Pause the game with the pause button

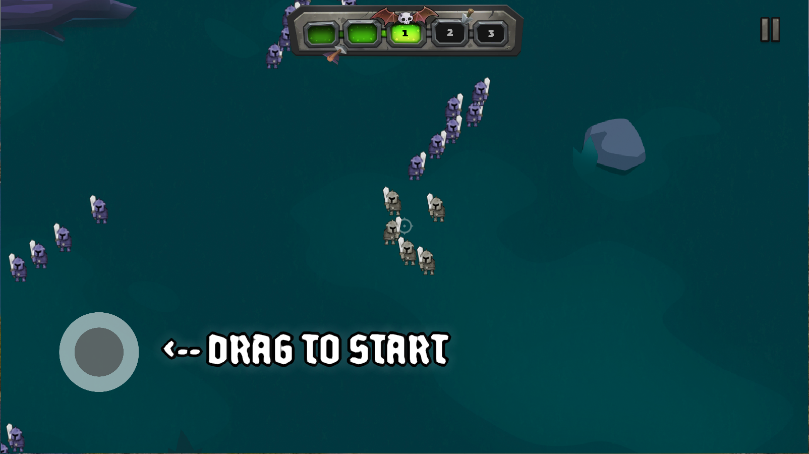(x=769, y=30)
